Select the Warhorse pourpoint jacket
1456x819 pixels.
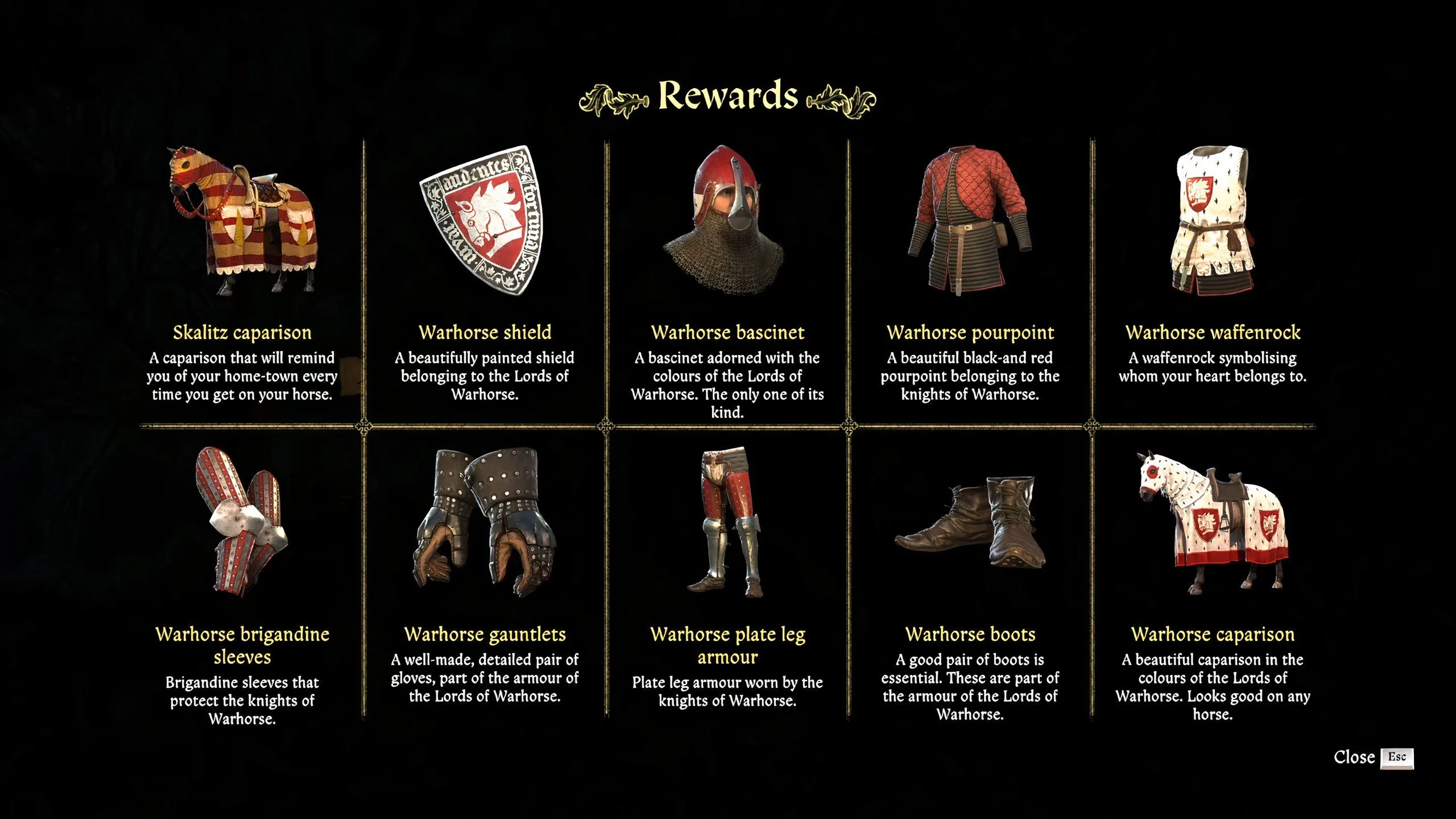coord(970,222)
